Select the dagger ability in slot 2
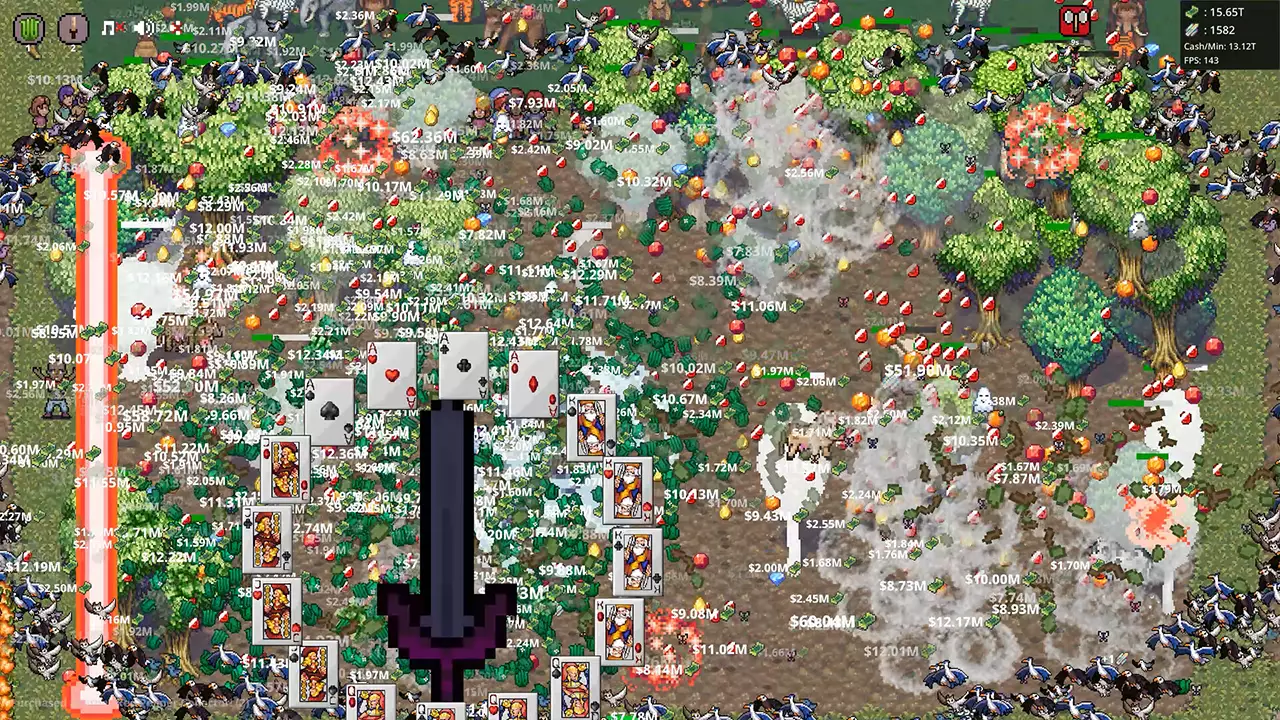 [73, 27]
